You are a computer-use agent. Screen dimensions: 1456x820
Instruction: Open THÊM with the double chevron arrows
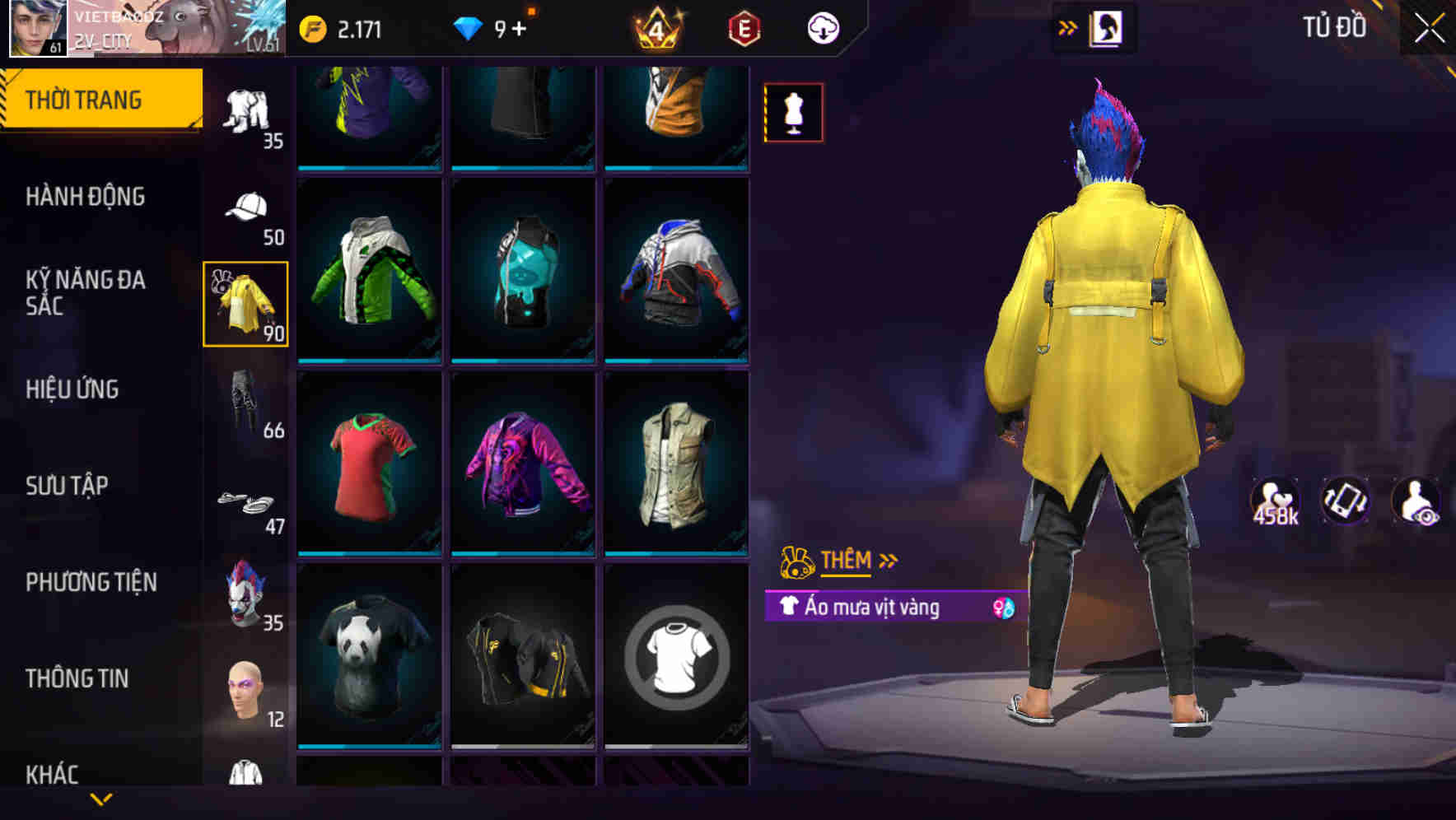(887, 561)
